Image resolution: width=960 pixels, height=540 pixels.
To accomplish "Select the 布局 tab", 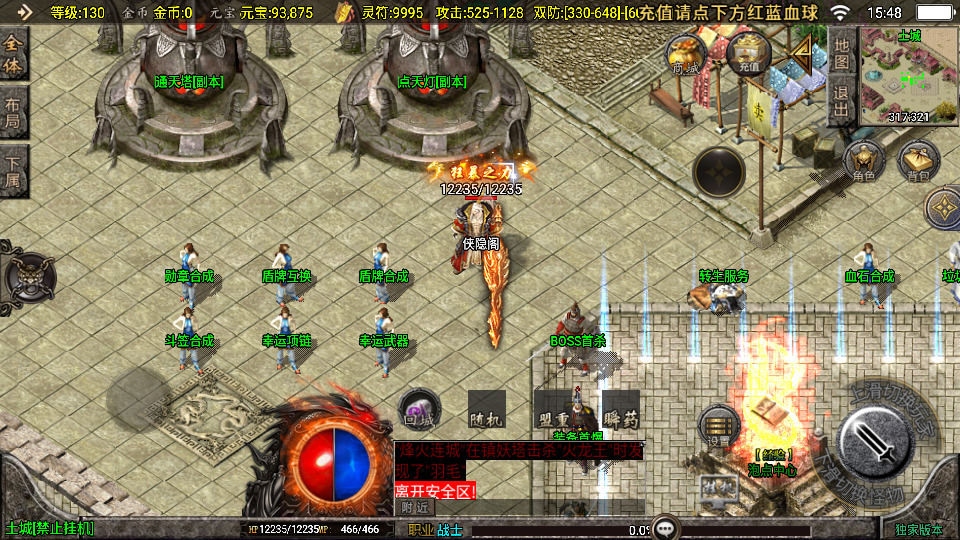I will pos(13,111).
